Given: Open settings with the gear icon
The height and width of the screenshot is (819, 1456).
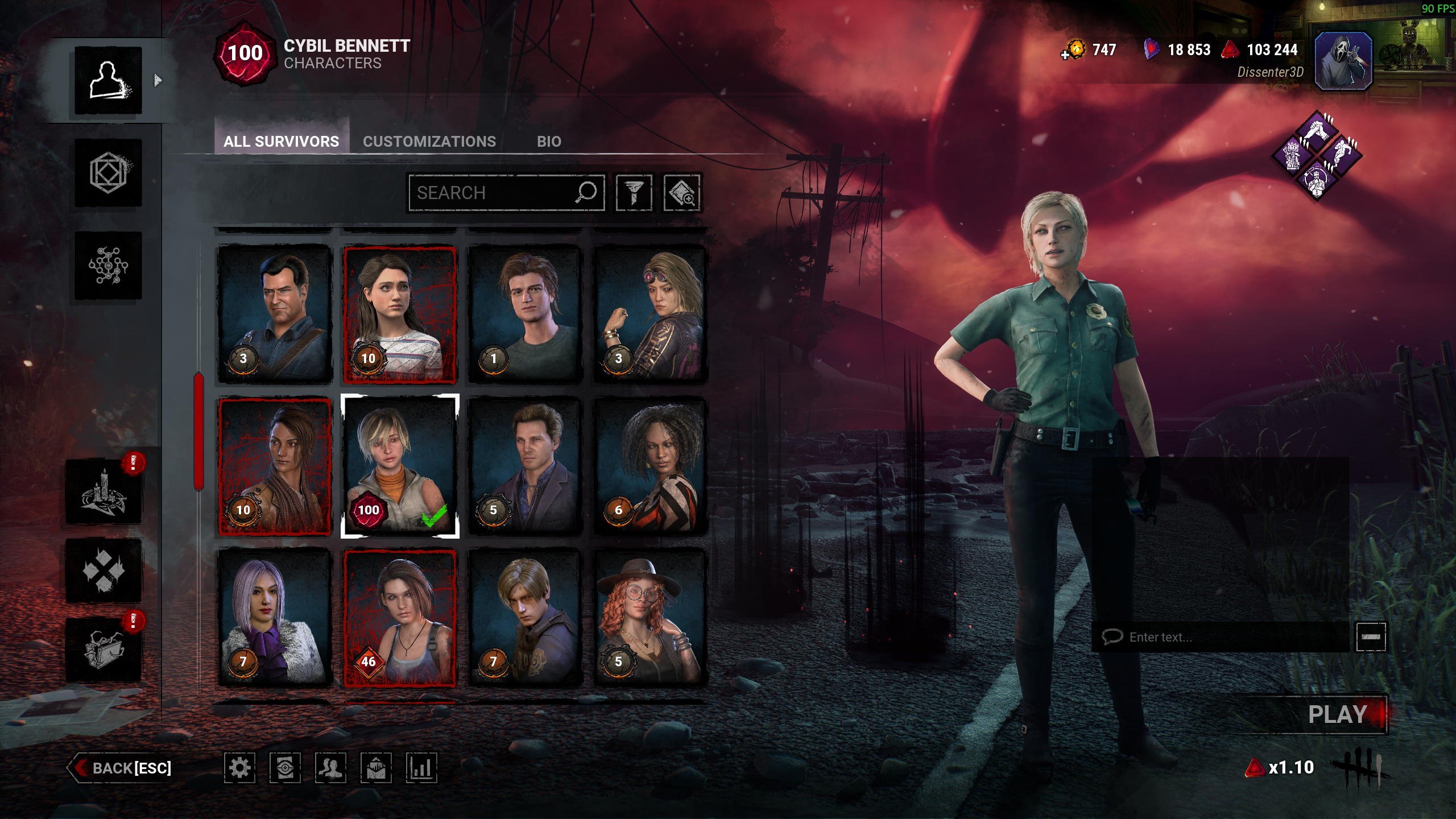Looking at the screenshot, I should [239, 768].
